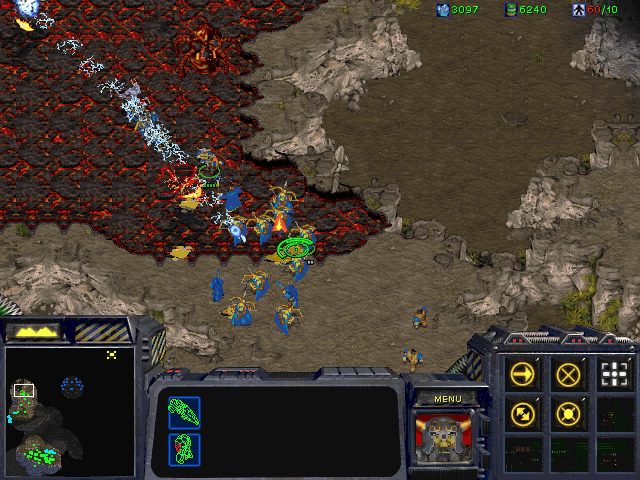Select the Patrol command
Screen dimensions: 640x480
[522, 412]
